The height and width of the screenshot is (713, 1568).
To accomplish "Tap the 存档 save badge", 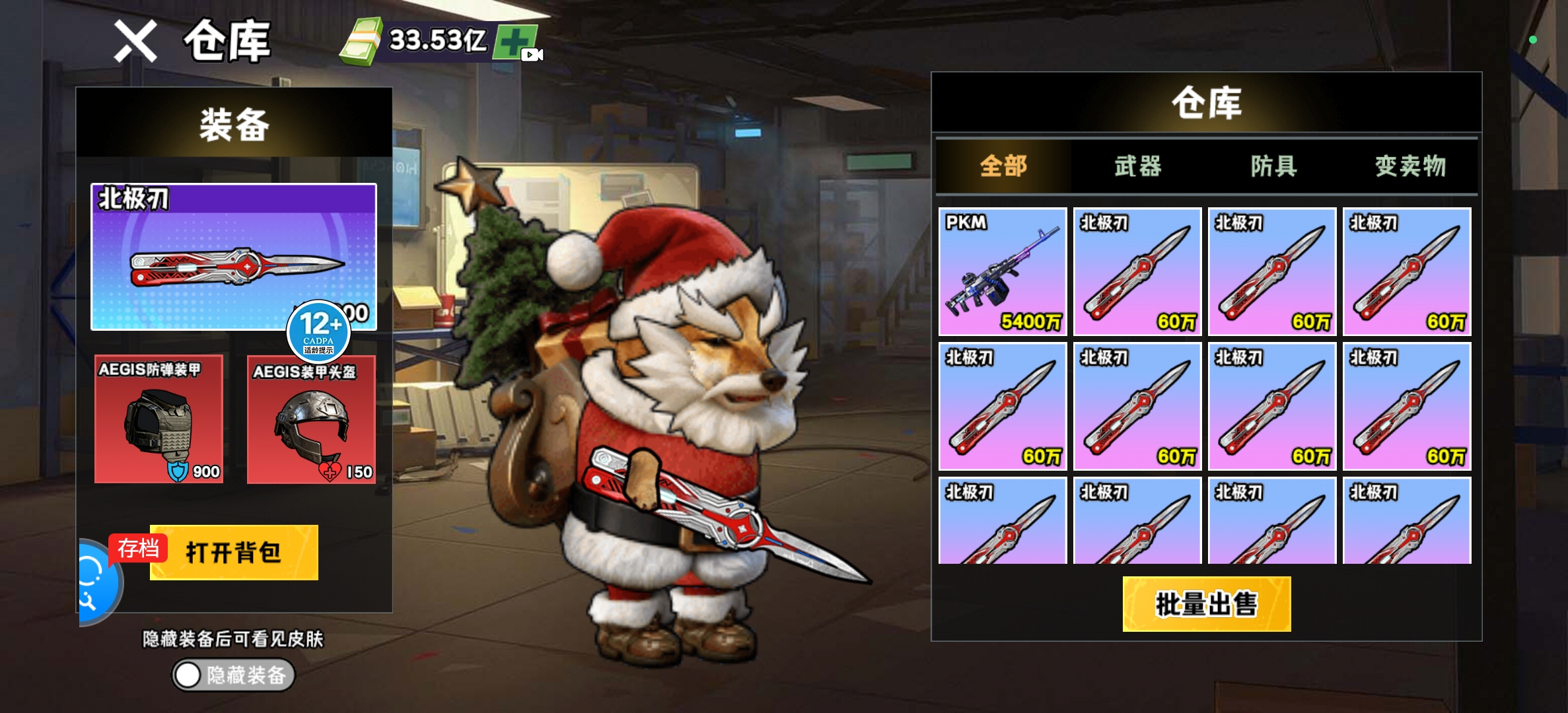I will [138, 548].
